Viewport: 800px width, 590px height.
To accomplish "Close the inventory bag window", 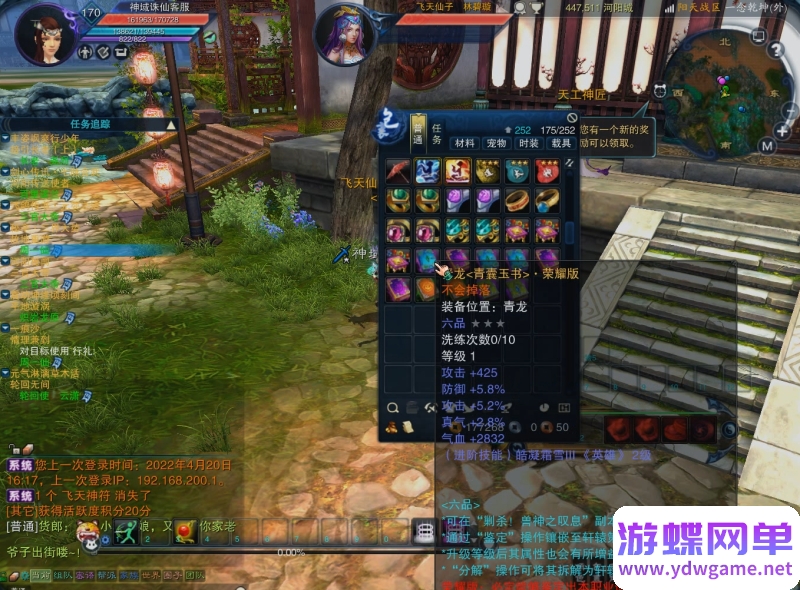I will 572,117.
